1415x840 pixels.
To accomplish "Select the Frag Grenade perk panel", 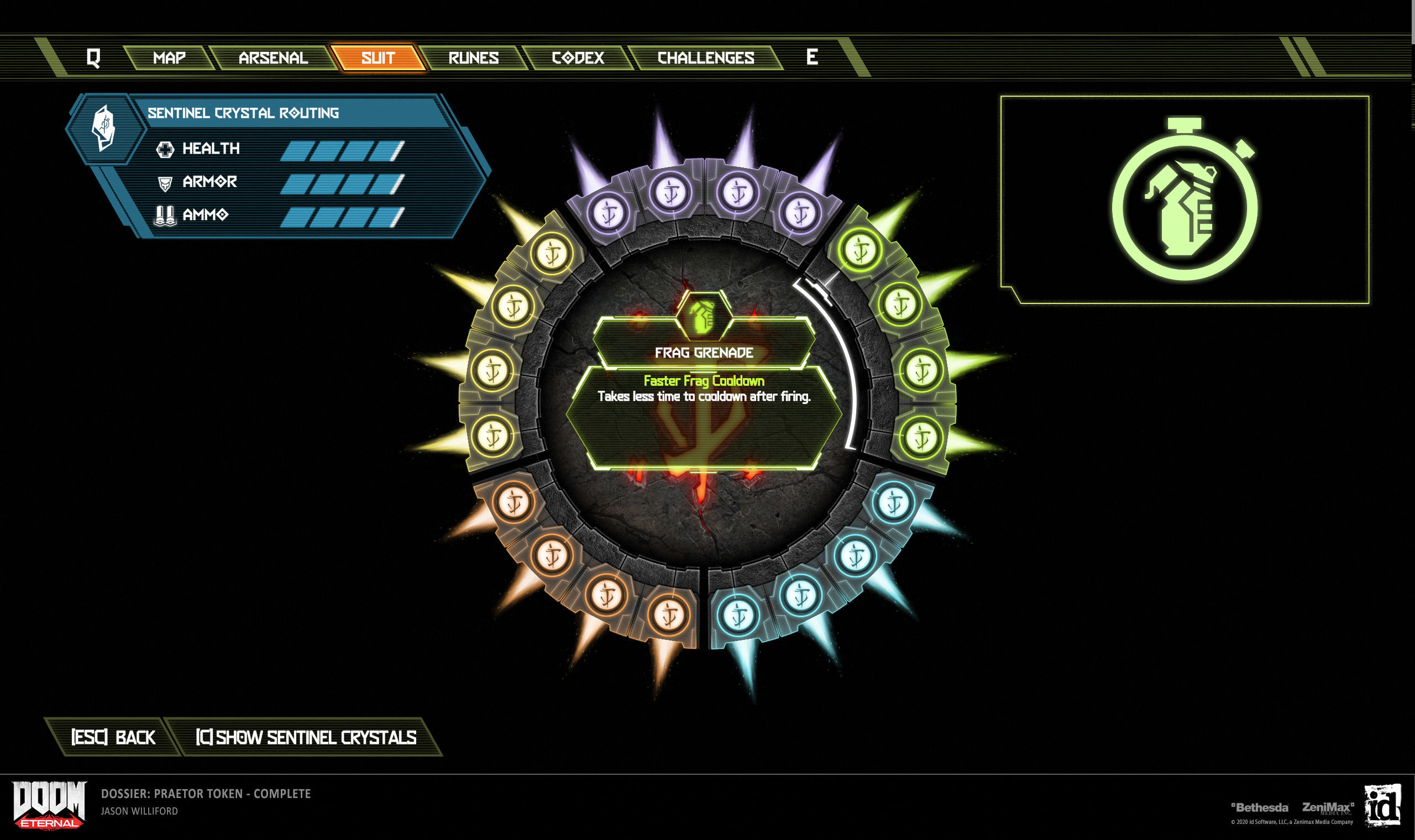I will coord(704,352).
